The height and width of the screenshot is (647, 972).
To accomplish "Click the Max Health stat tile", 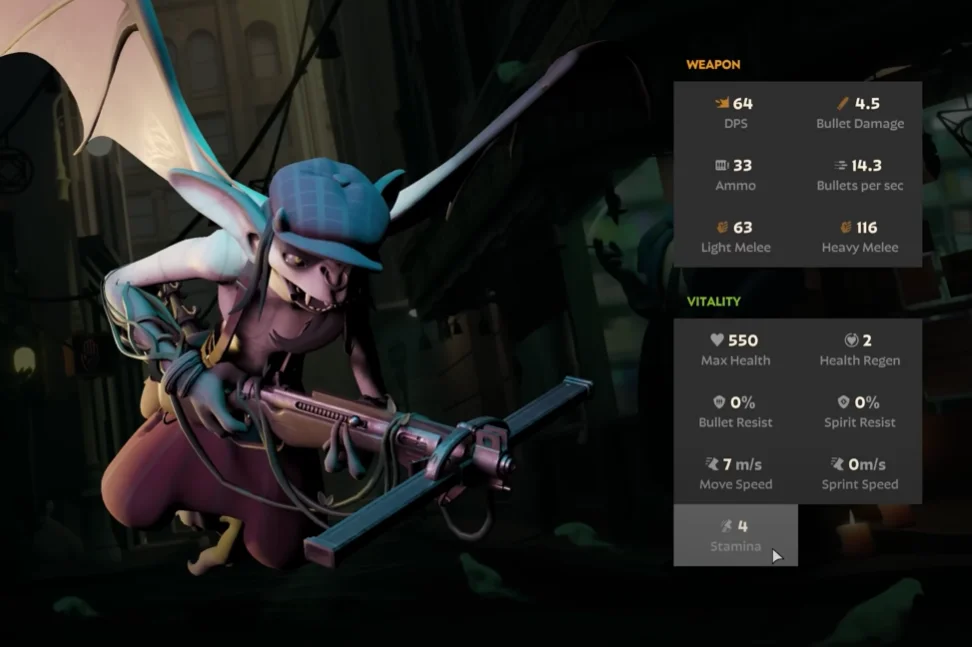I will coord(736,350).
